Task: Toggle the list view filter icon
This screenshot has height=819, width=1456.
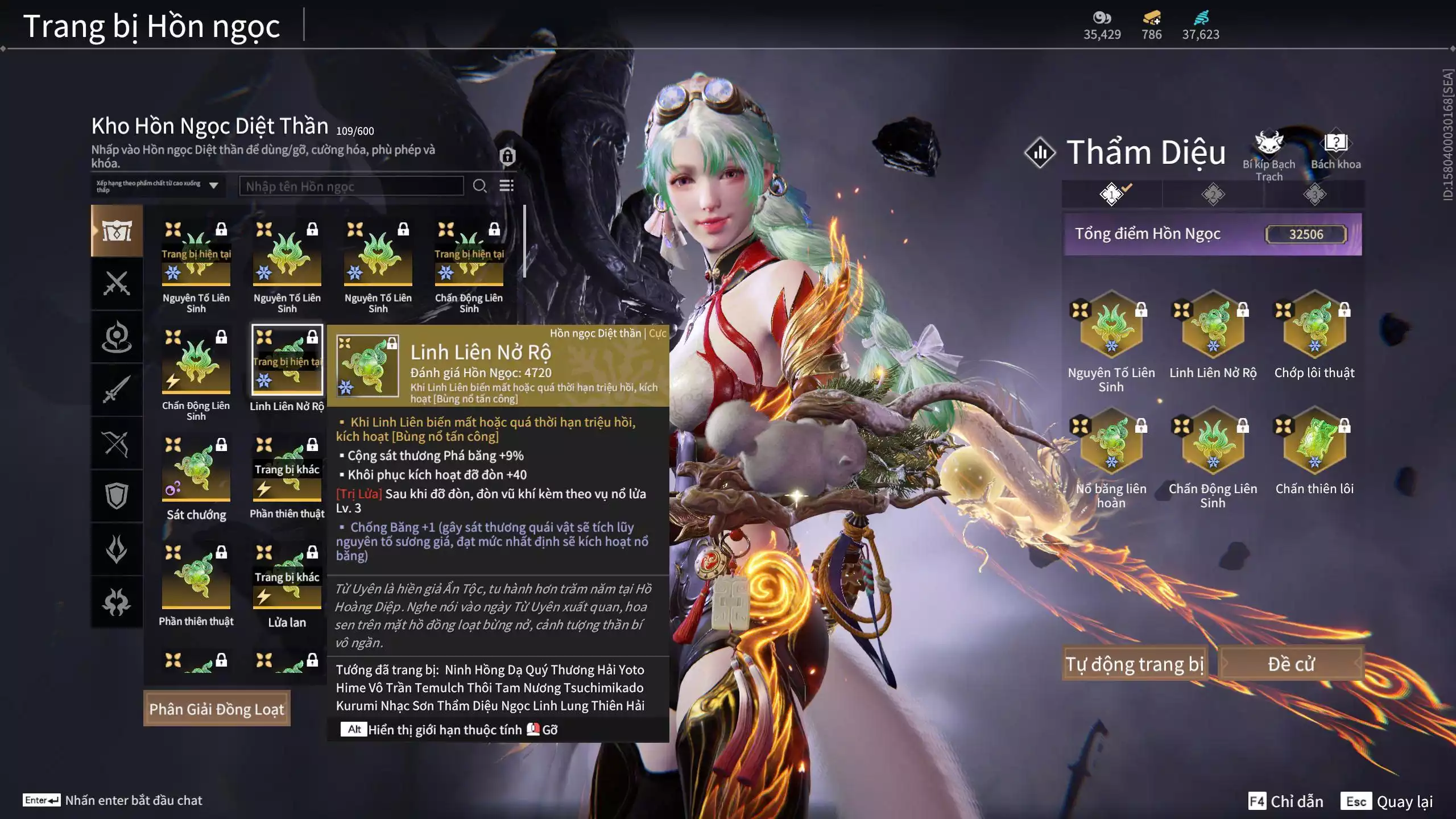Action: [506, 186]
